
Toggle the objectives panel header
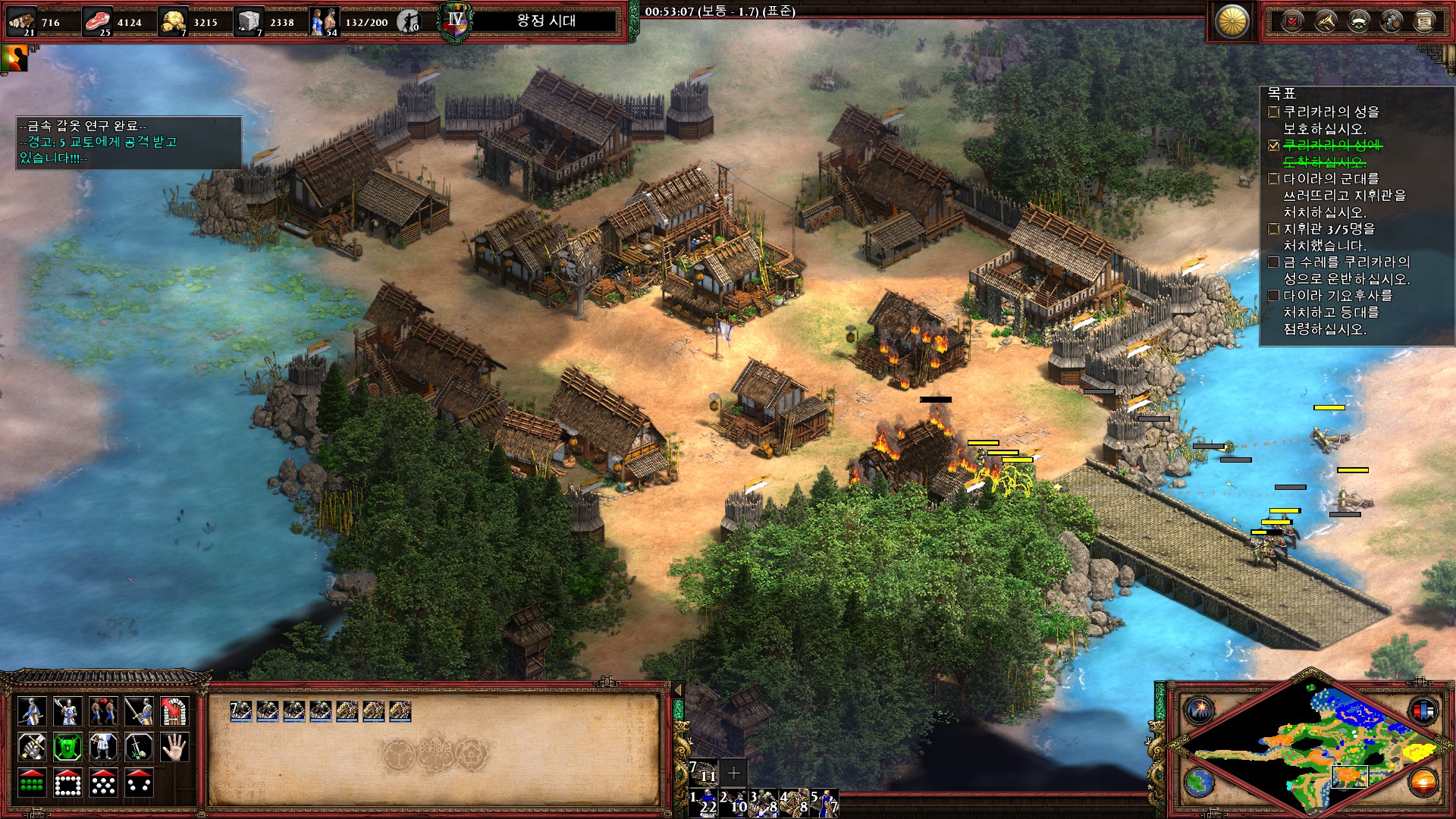(x=1282, y=93)
